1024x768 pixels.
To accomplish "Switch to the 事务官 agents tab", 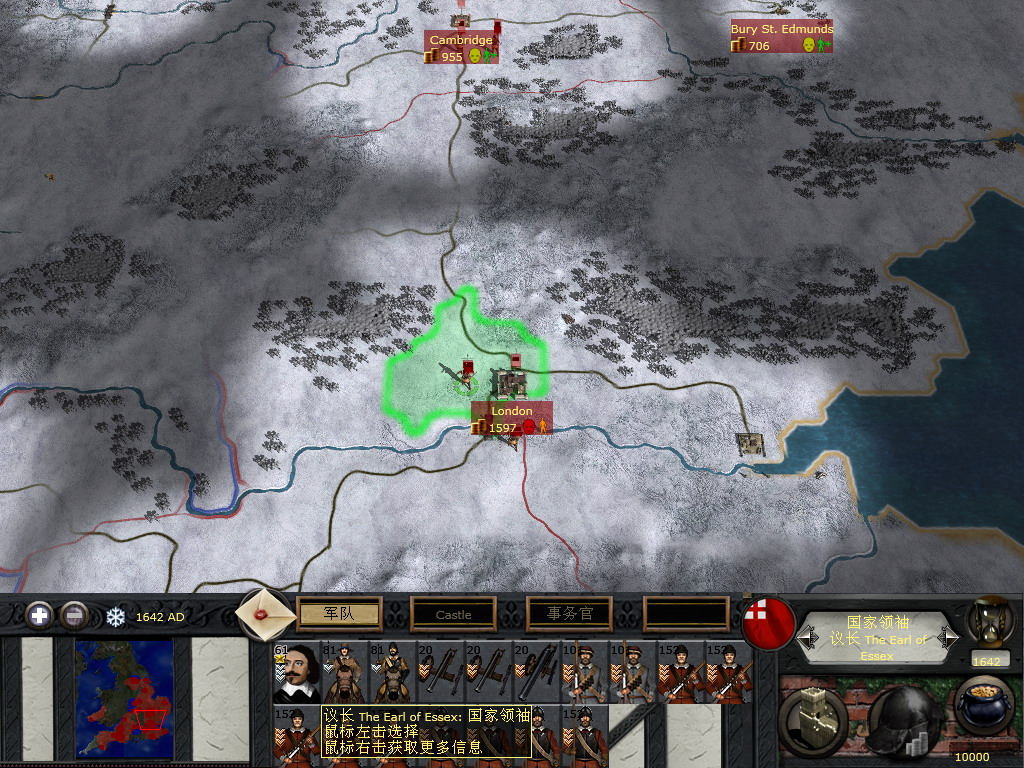I will pyautogui.click(x=568, y=614).
